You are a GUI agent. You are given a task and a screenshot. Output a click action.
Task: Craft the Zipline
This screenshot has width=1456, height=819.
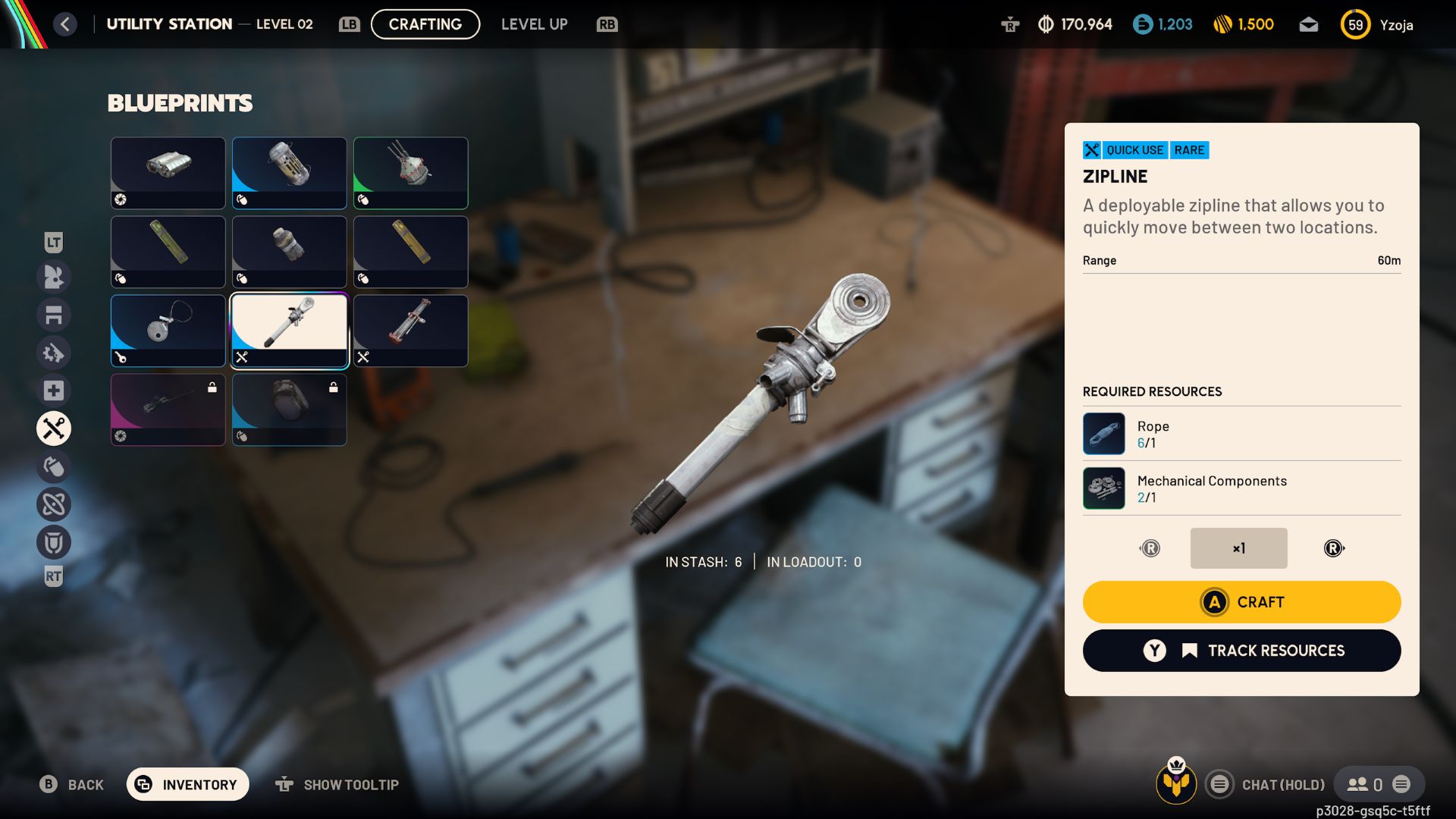[1241, 602]
